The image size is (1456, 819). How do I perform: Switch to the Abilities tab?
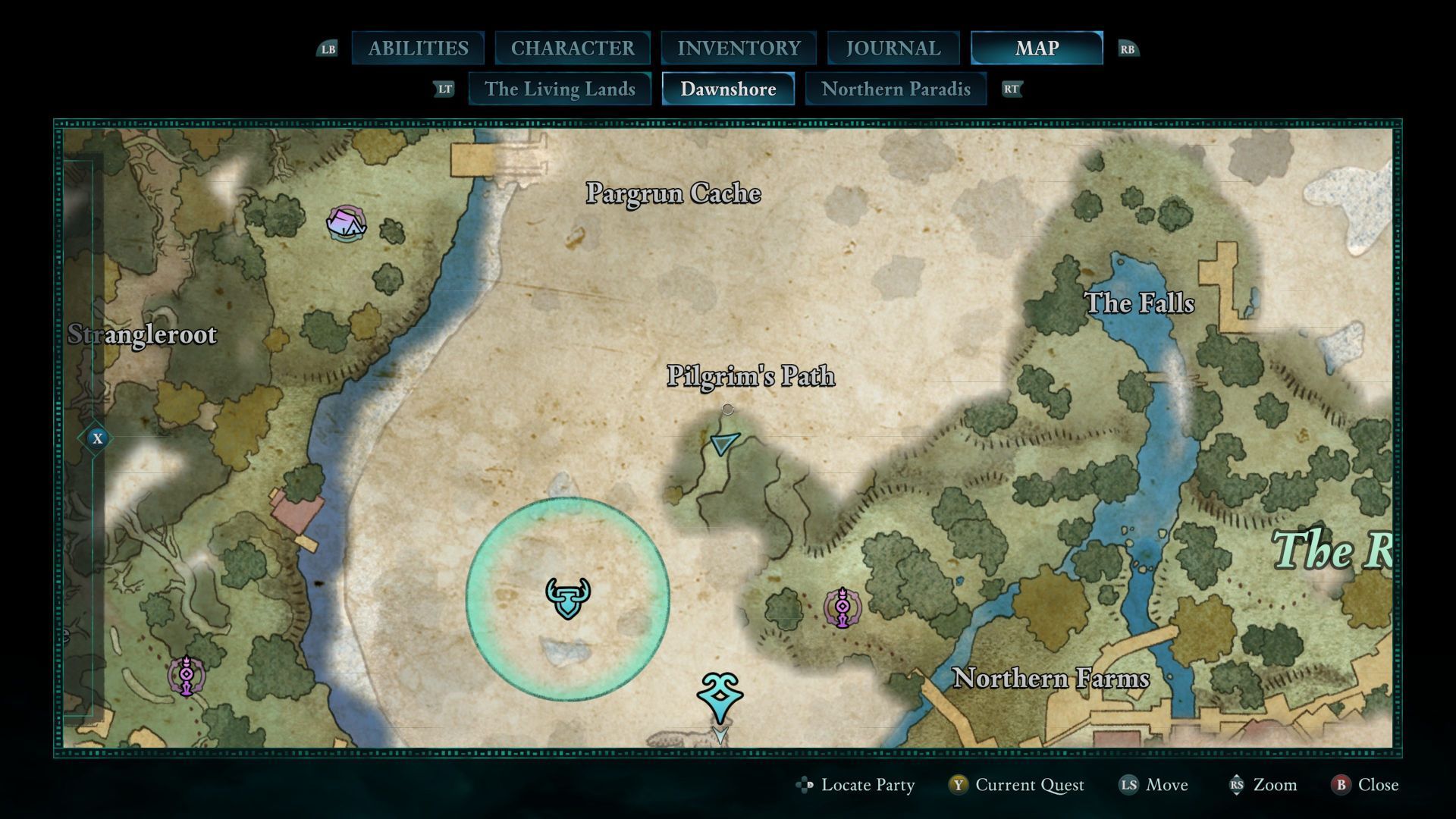(418, 49)
